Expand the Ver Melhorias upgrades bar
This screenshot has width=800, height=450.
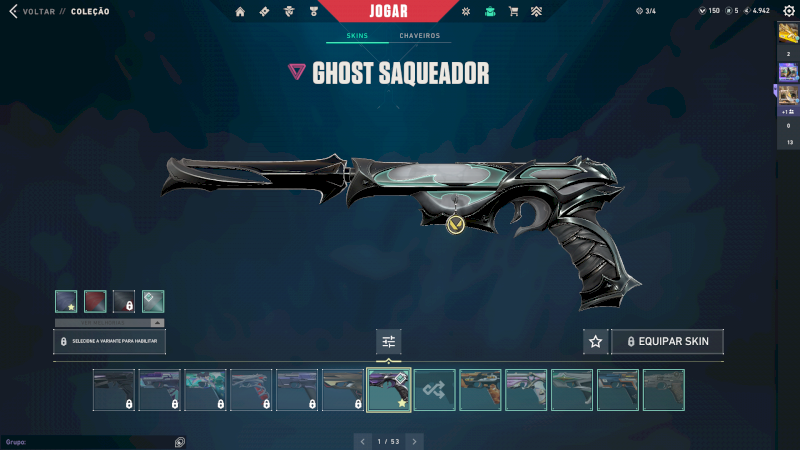110,323
